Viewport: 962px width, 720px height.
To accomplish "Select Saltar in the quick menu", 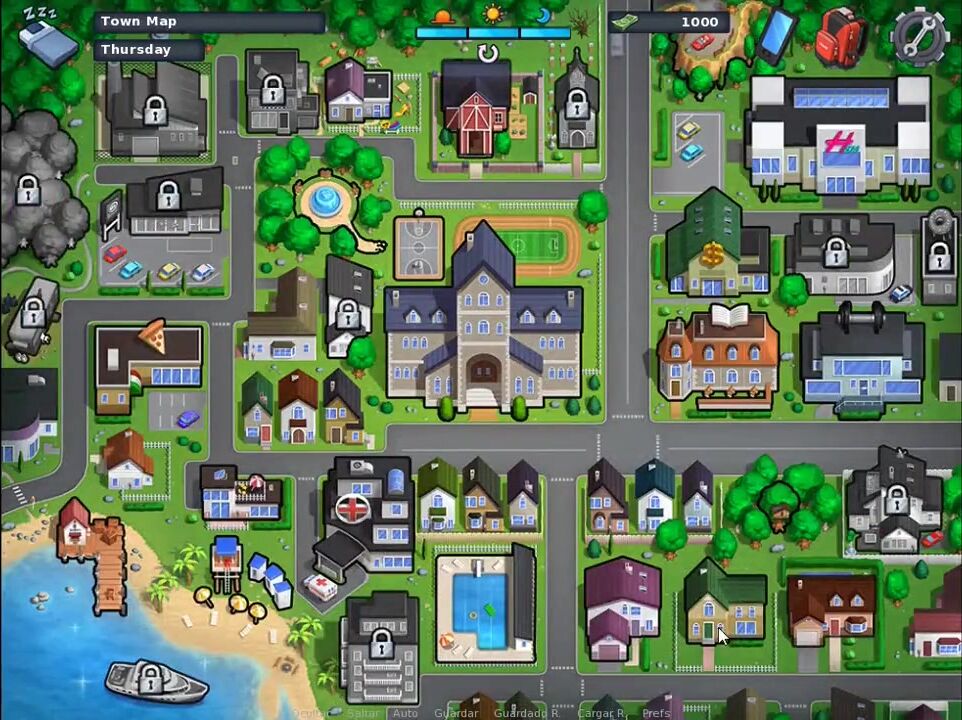I will click(363, 713).
